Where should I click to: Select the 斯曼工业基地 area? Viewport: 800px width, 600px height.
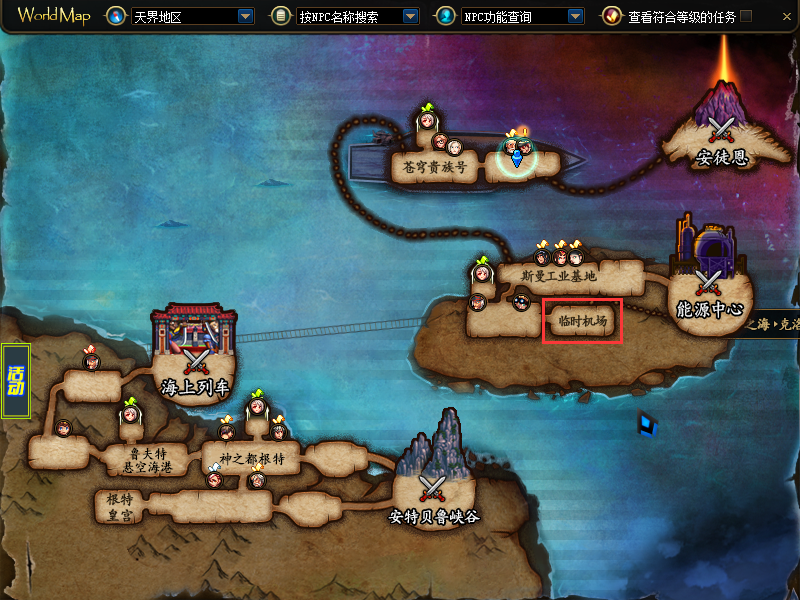tap(559, 276)
